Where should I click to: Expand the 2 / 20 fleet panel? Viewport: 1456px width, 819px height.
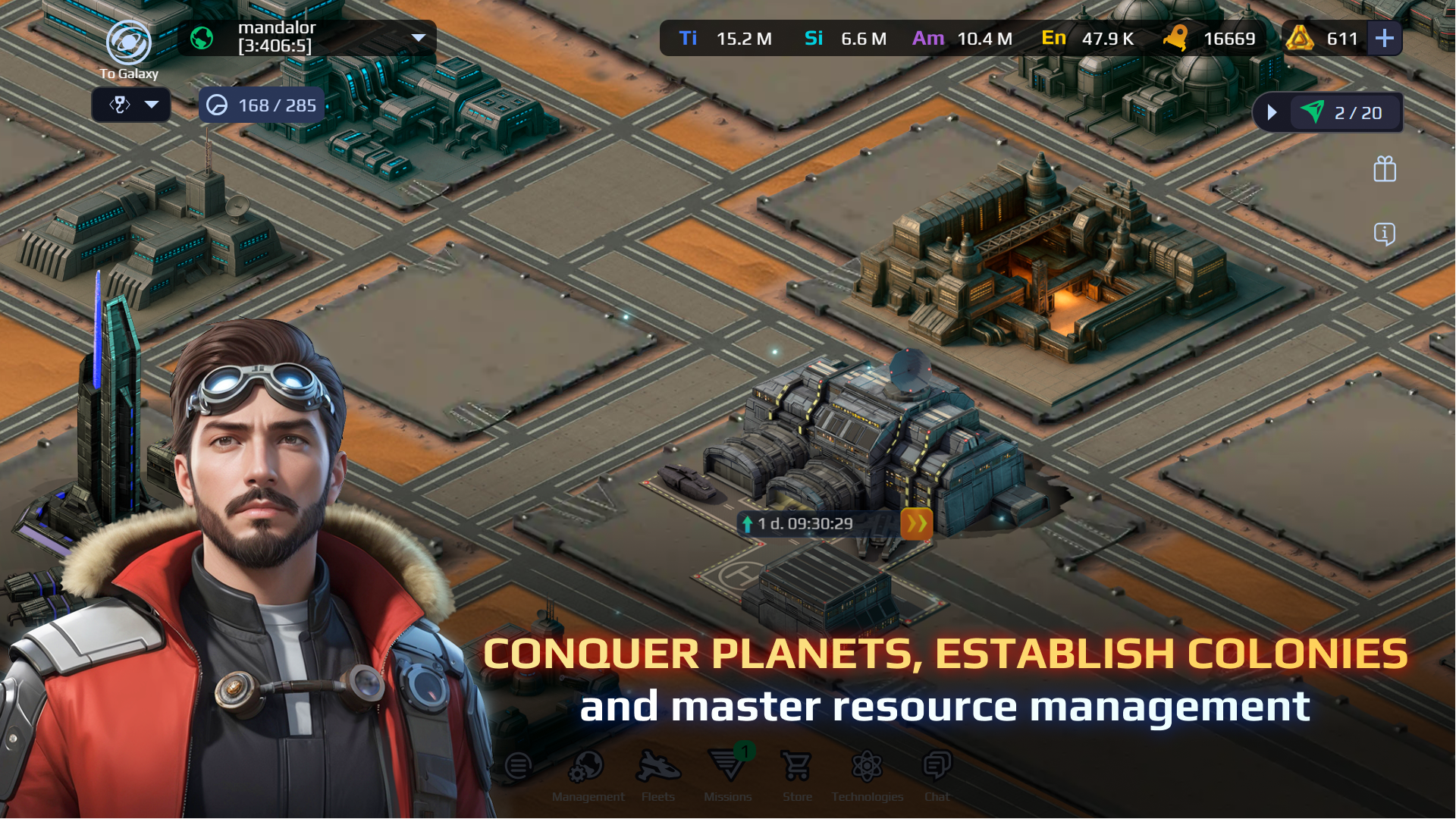1272,113
